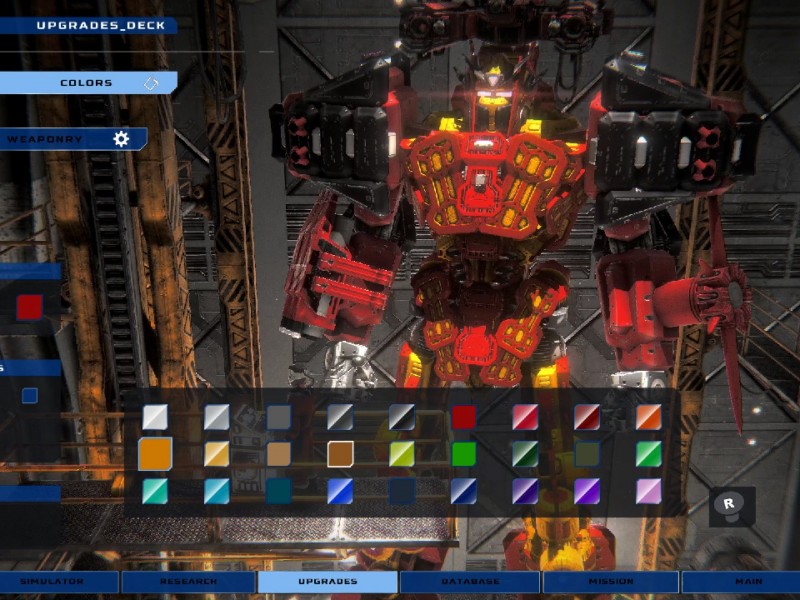Open the Weaponry upgrades section
Image resolution: width=800 pixels, height=600 pixels.
pyautogui.click(x=72, y=139)
